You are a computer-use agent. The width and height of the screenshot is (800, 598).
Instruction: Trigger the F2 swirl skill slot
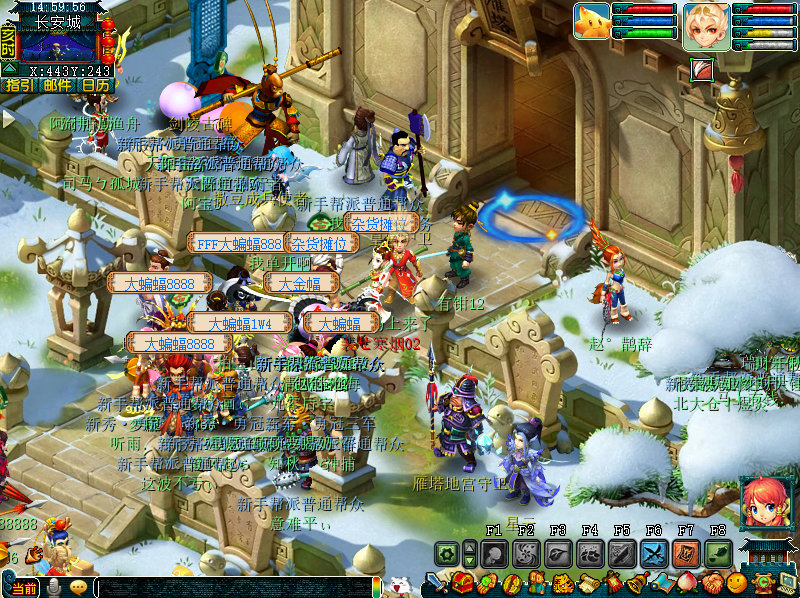coord(525,554)
